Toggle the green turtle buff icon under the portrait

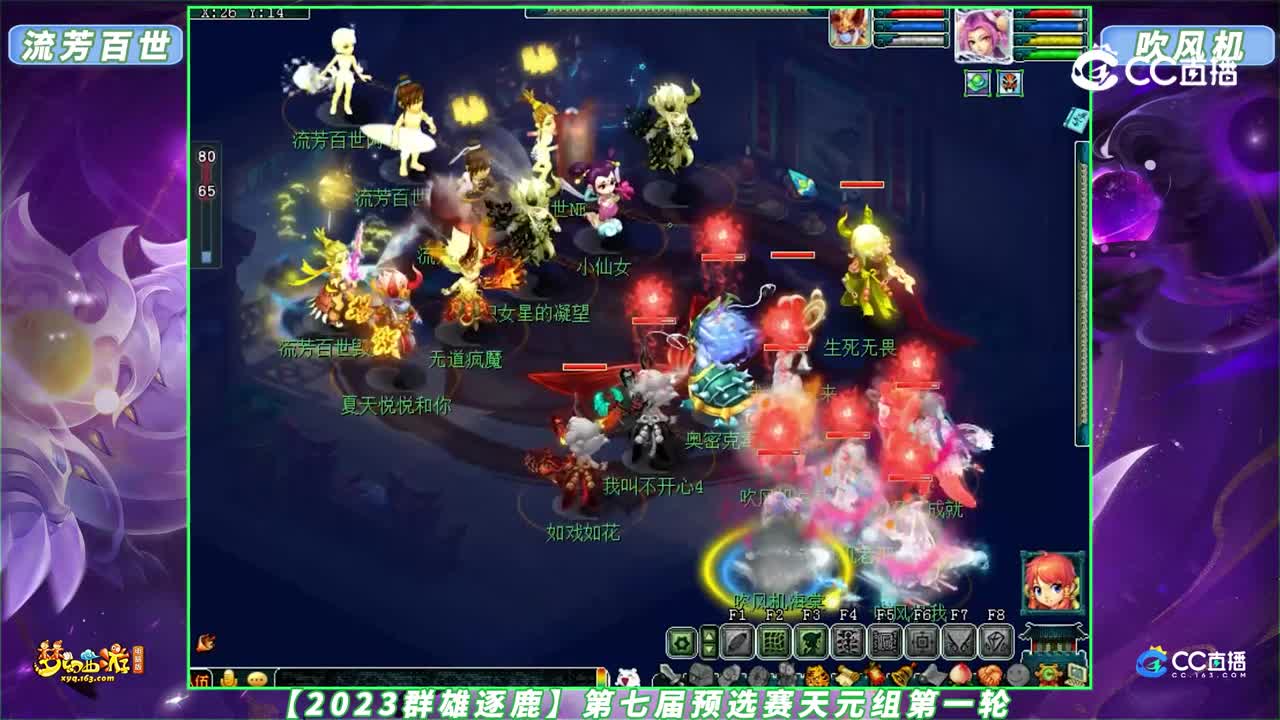(x=977, y=82)
